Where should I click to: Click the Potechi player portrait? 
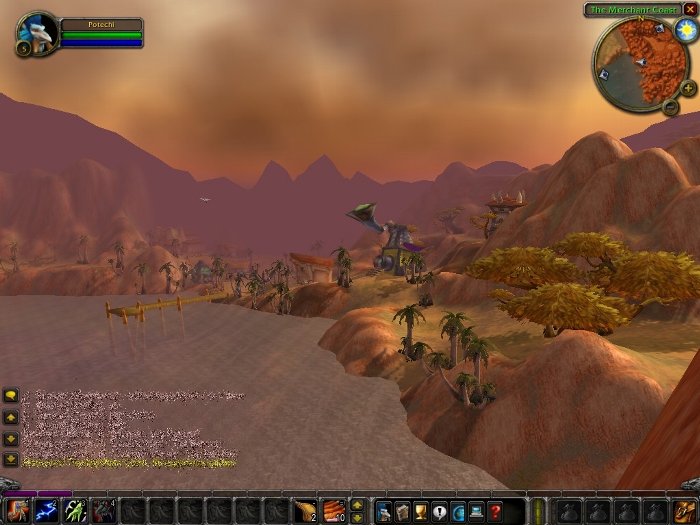coord(37,32)
